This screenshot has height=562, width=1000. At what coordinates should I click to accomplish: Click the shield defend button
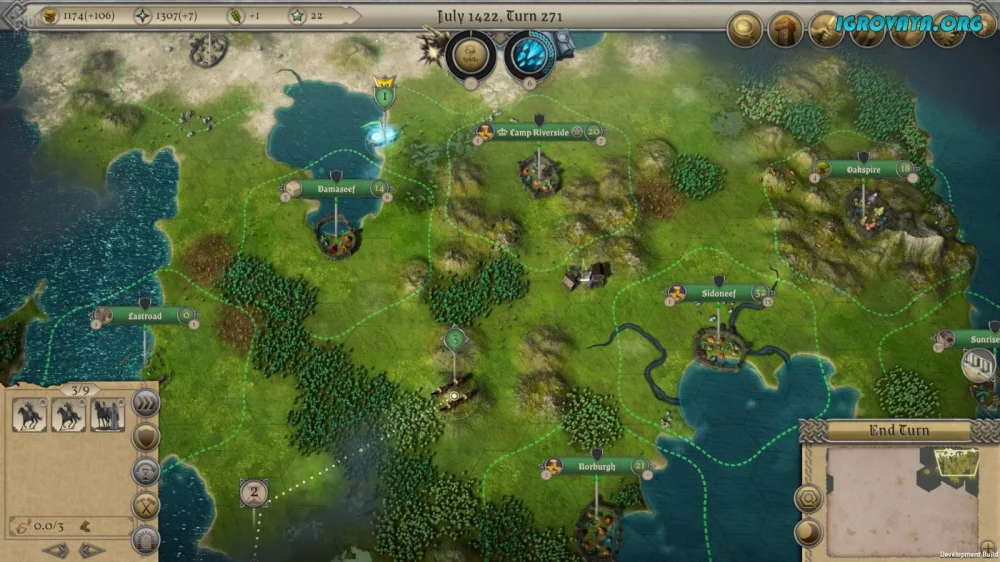click(x=146, y=437)
